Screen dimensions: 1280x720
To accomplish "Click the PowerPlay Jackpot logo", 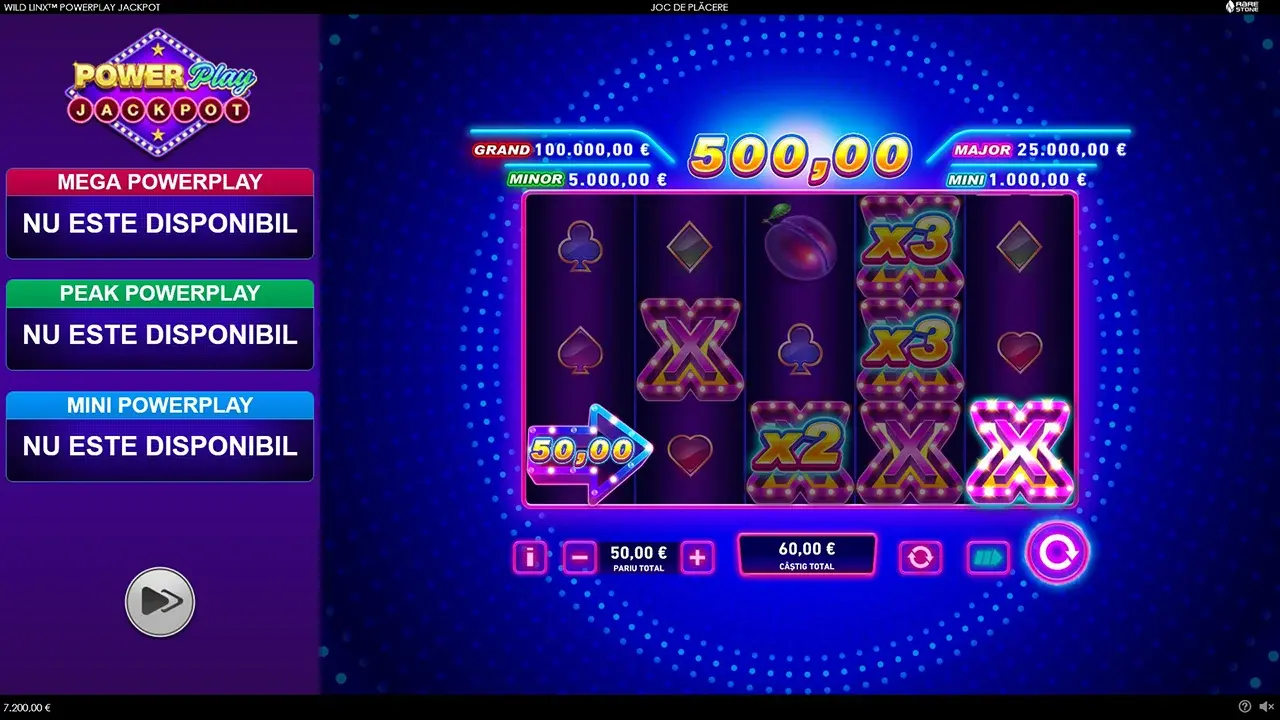I will click(160, 90).
